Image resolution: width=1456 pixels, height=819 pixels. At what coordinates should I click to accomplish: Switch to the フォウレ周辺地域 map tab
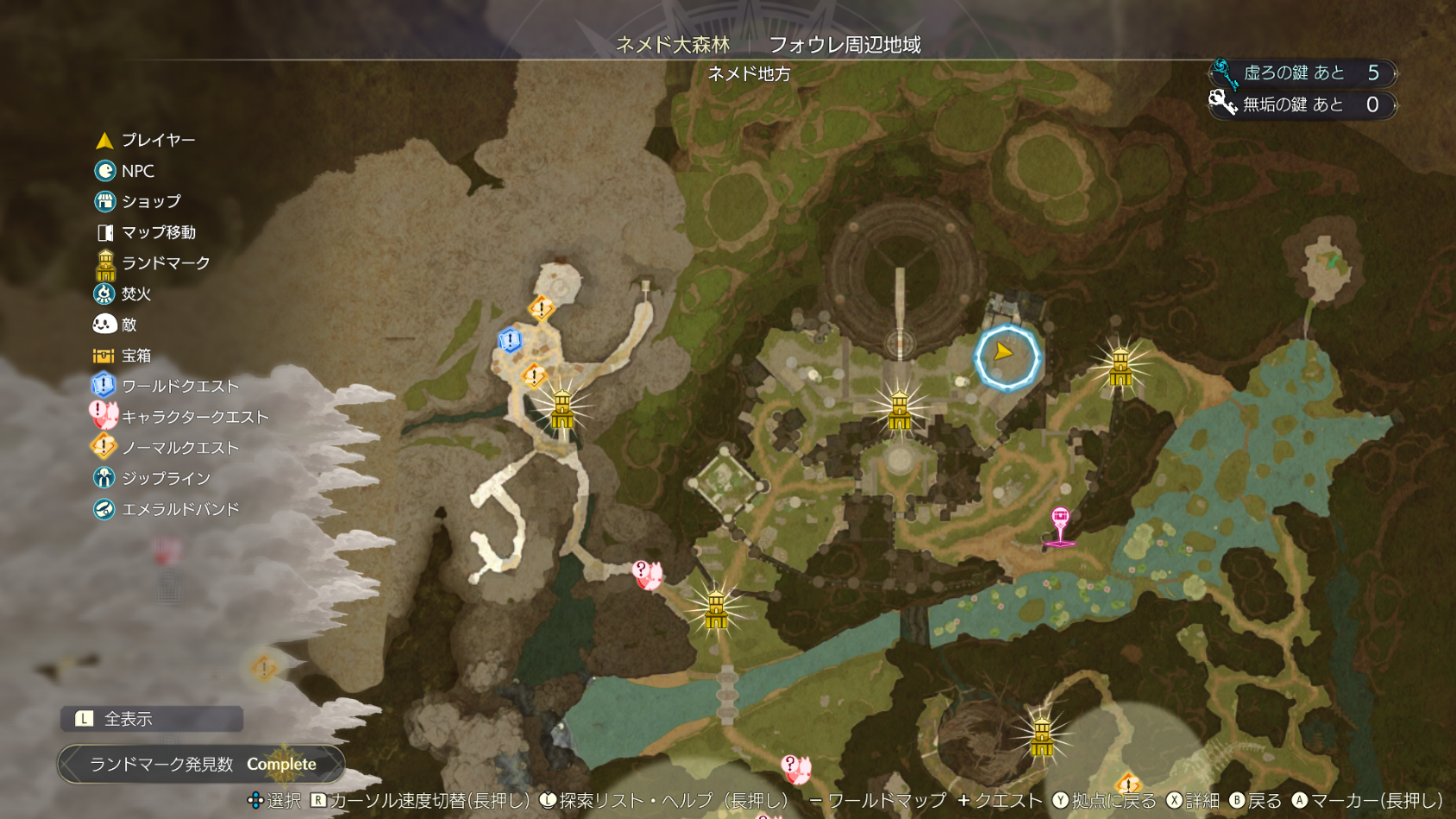click(x=844, y=44)
